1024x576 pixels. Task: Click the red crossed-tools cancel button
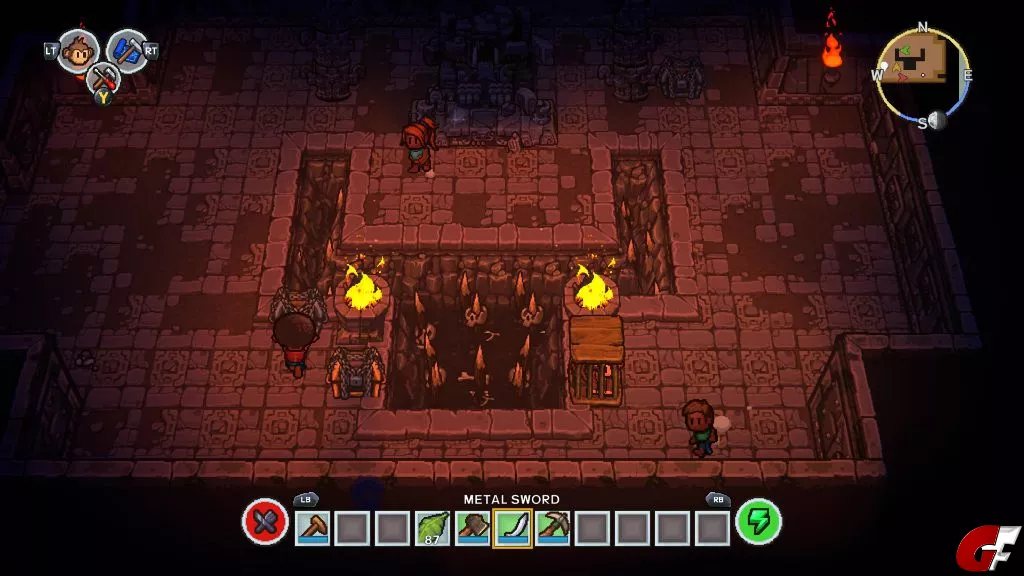tap(265, 523)
